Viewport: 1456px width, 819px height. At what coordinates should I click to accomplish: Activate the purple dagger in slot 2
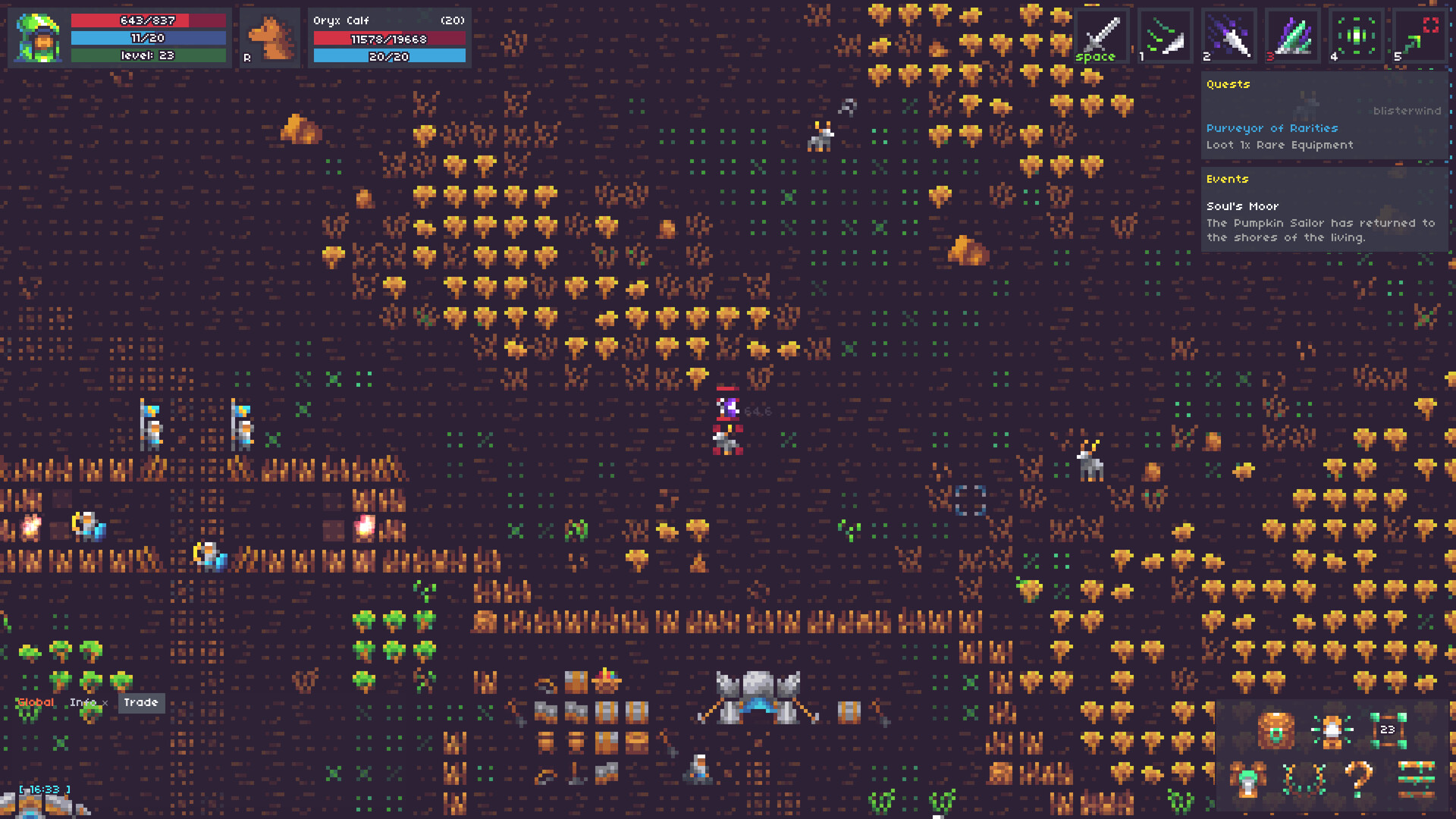(1229, 35)
